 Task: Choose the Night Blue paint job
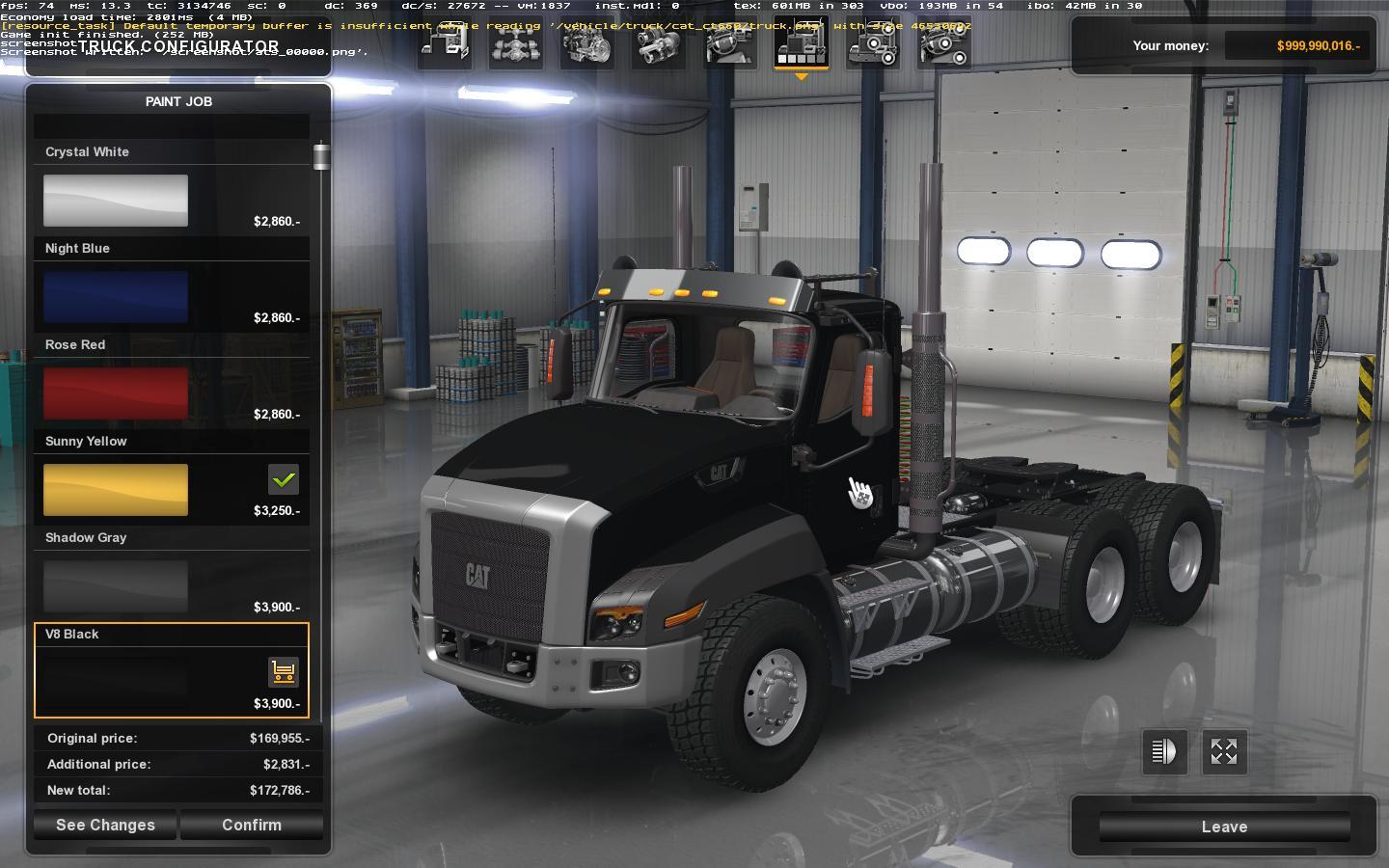point(116,297)
